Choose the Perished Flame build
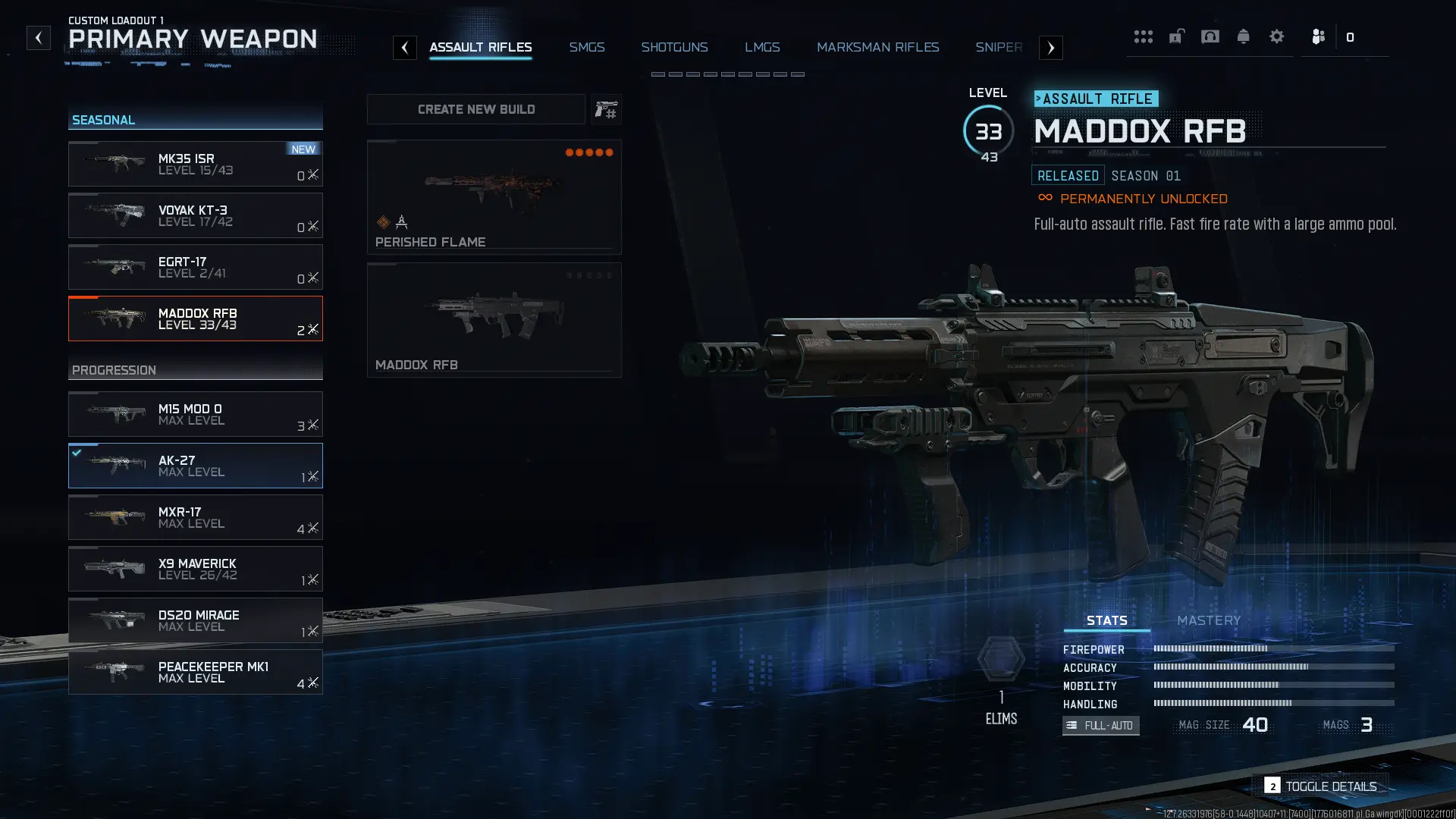 [494, 196]
